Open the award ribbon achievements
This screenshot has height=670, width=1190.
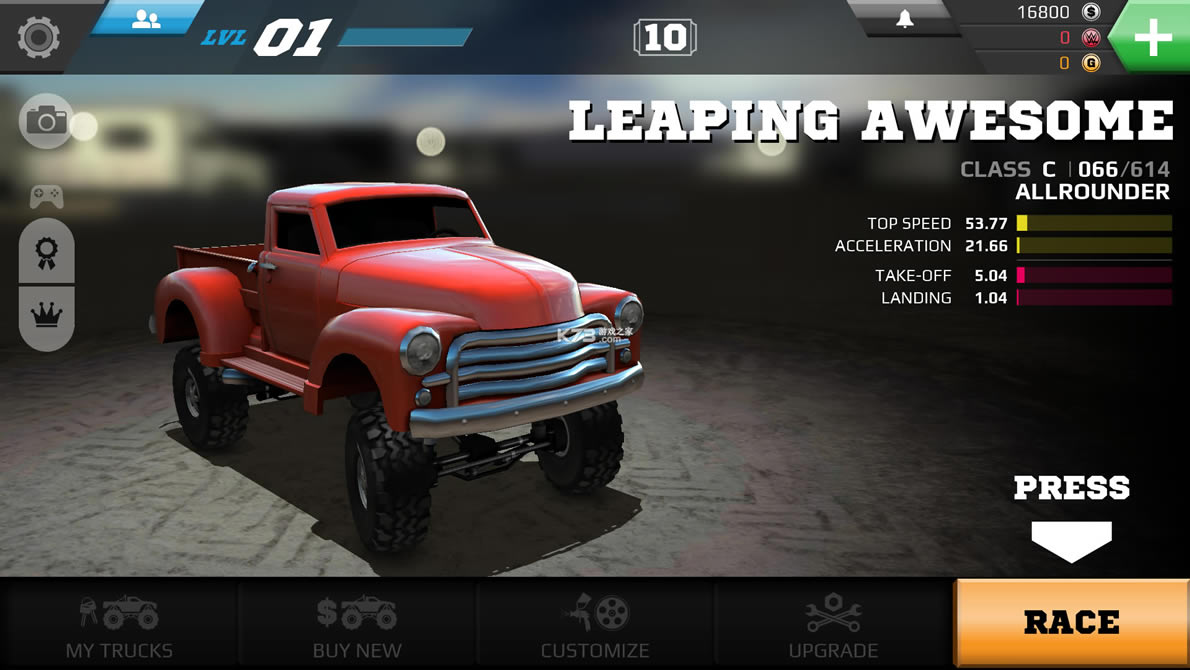46,253
